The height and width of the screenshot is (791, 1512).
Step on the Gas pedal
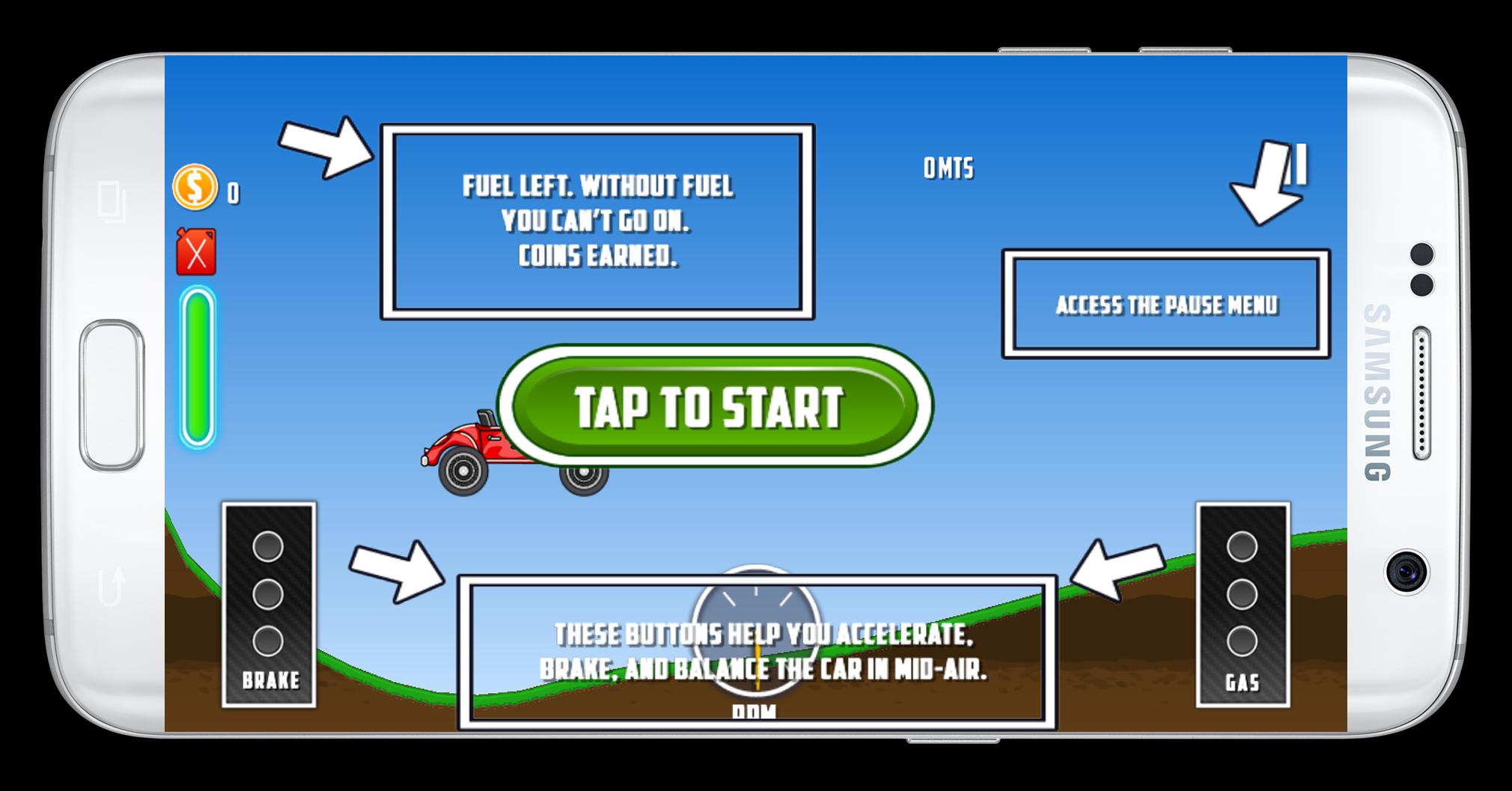tap(1243, 604)
